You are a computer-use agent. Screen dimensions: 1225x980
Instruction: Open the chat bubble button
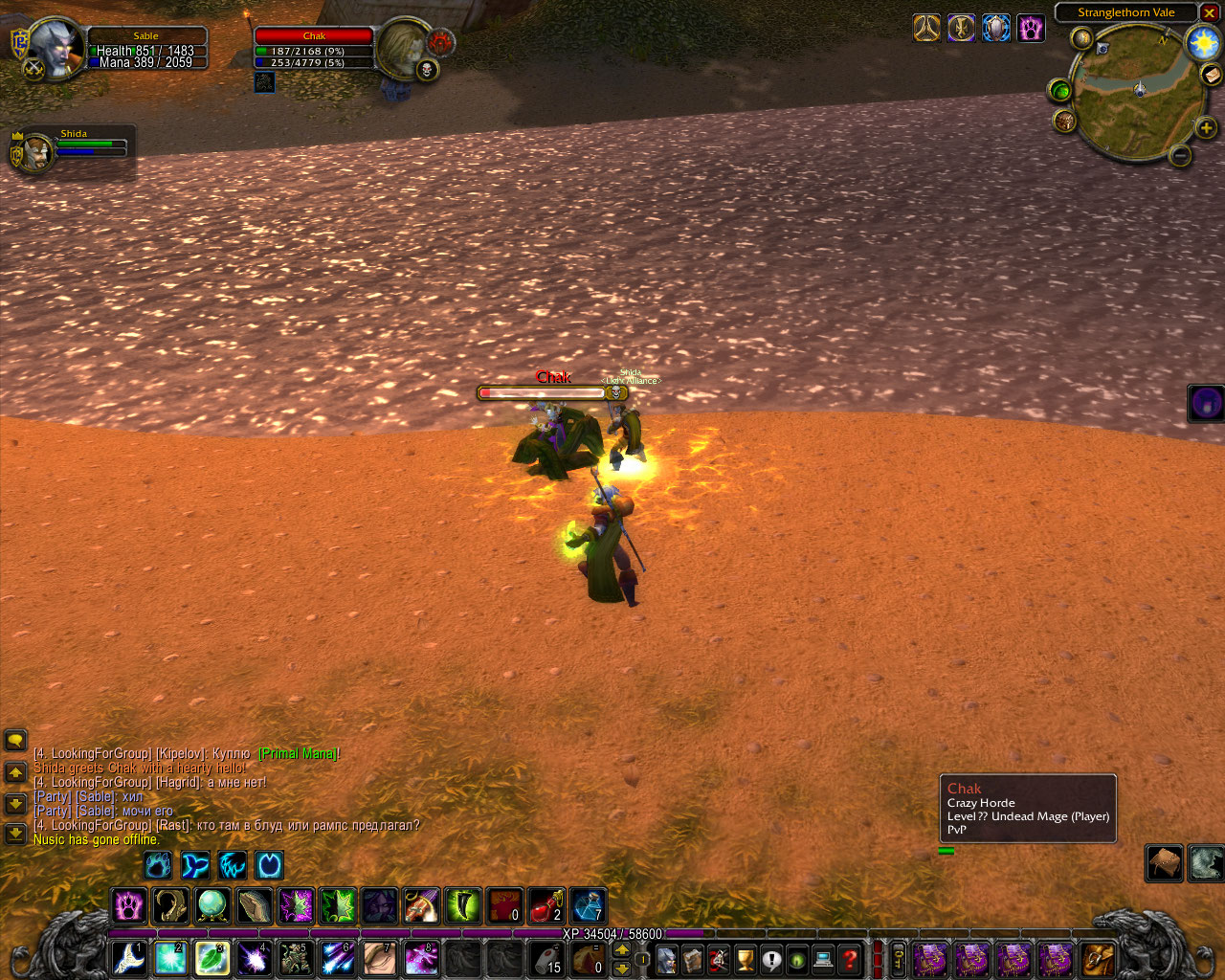pyautogui.click(x=15, y=740)
